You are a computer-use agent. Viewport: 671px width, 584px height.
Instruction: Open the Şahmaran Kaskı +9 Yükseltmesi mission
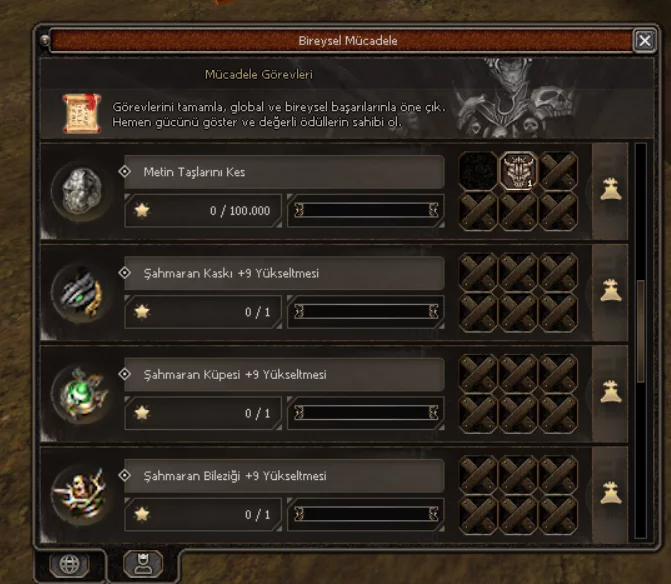tap(284, 273)
